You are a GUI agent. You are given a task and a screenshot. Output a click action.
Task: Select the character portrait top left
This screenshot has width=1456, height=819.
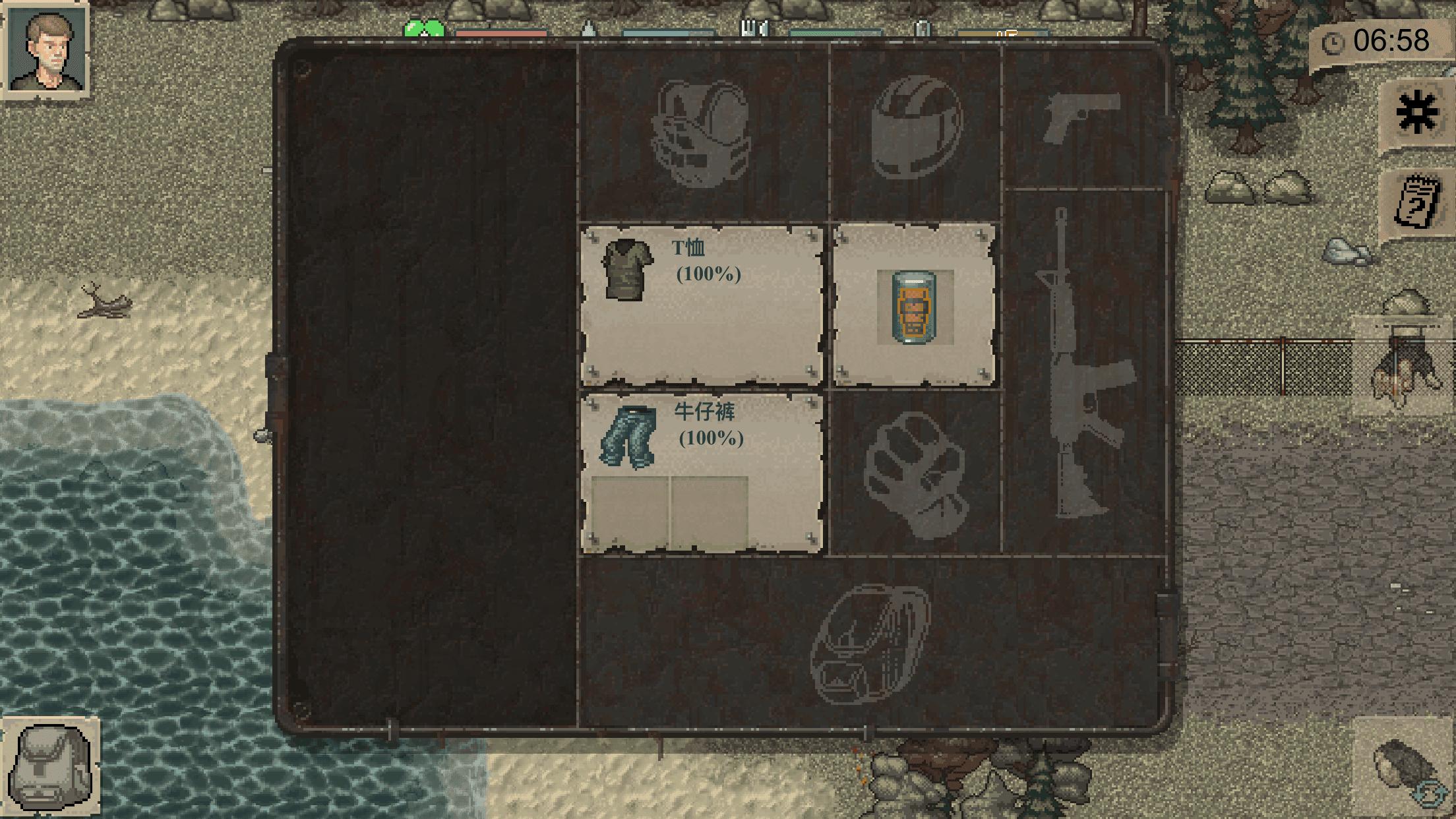[x=46, y=49]
